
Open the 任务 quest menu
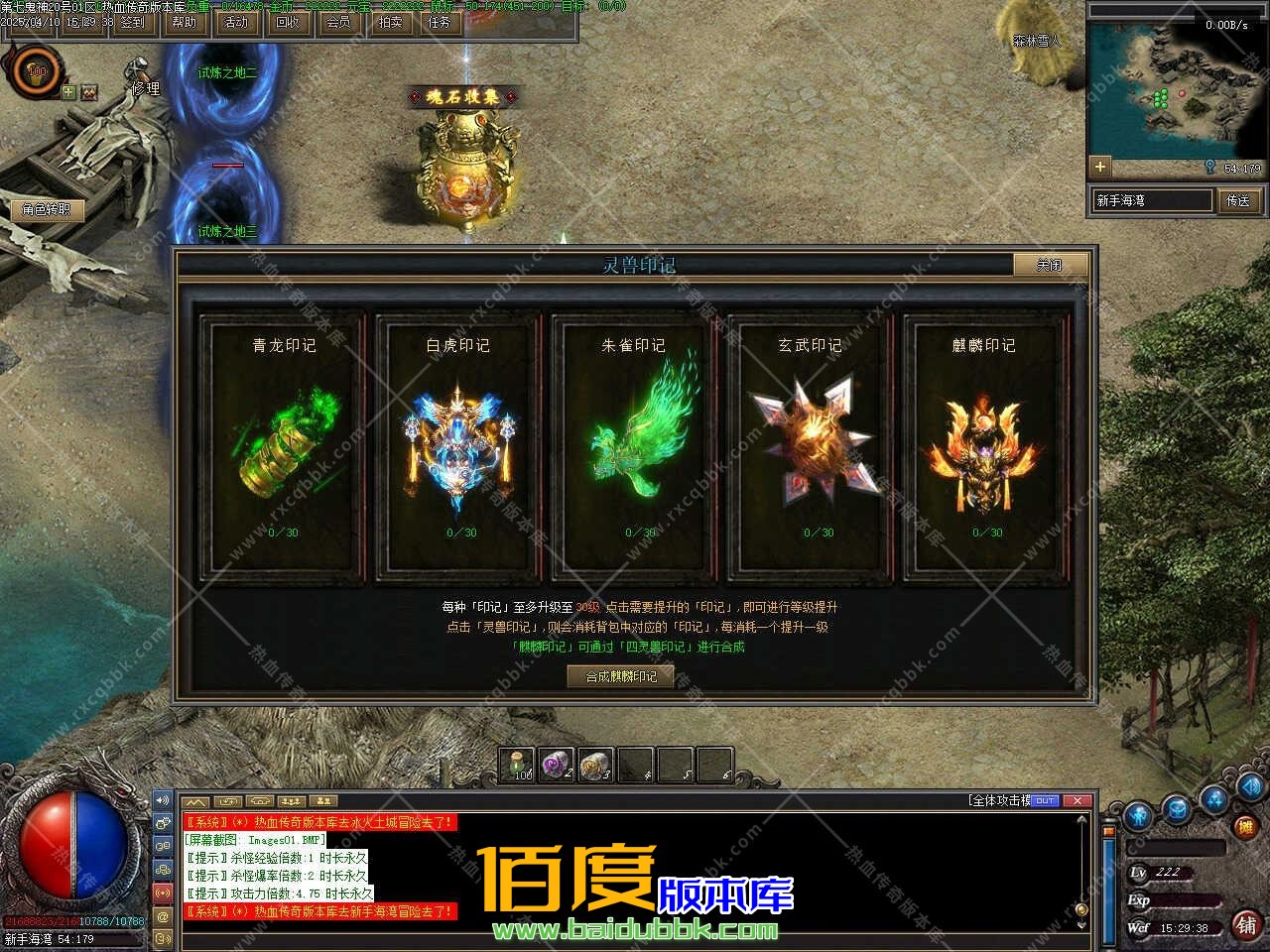point(440,22)
